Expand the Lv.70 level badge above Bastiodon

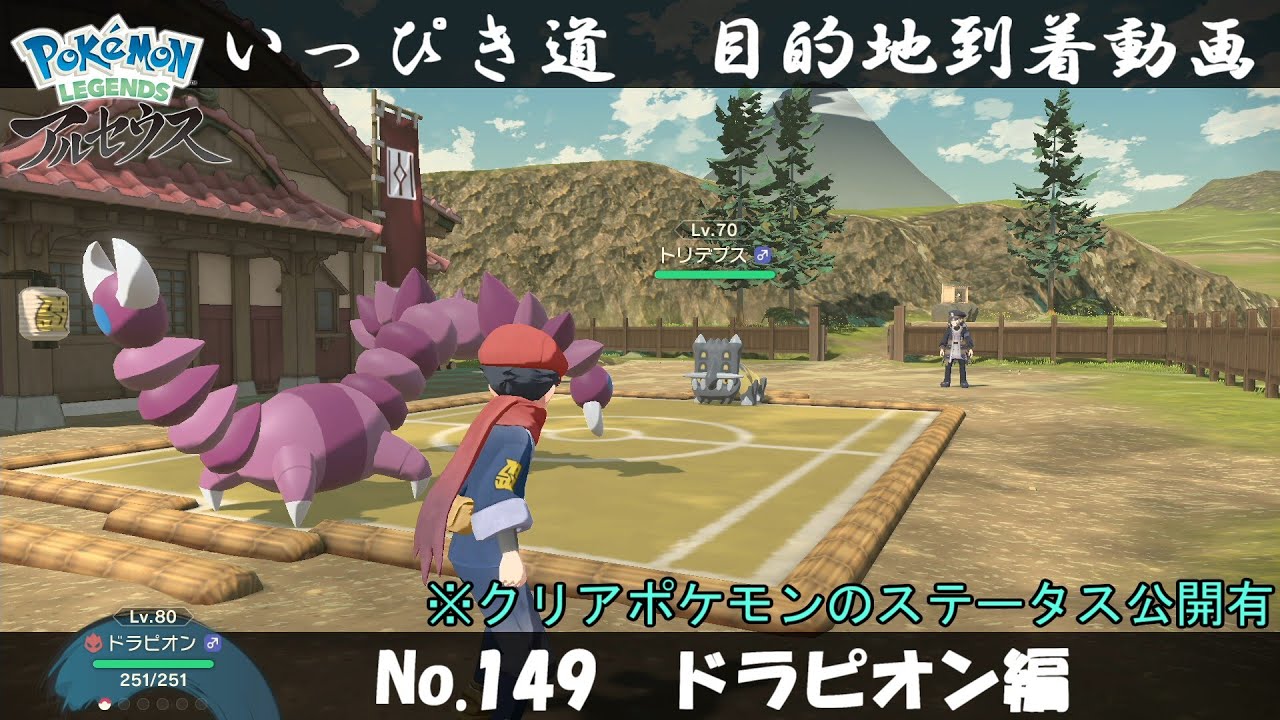click(x=713, y=228)
